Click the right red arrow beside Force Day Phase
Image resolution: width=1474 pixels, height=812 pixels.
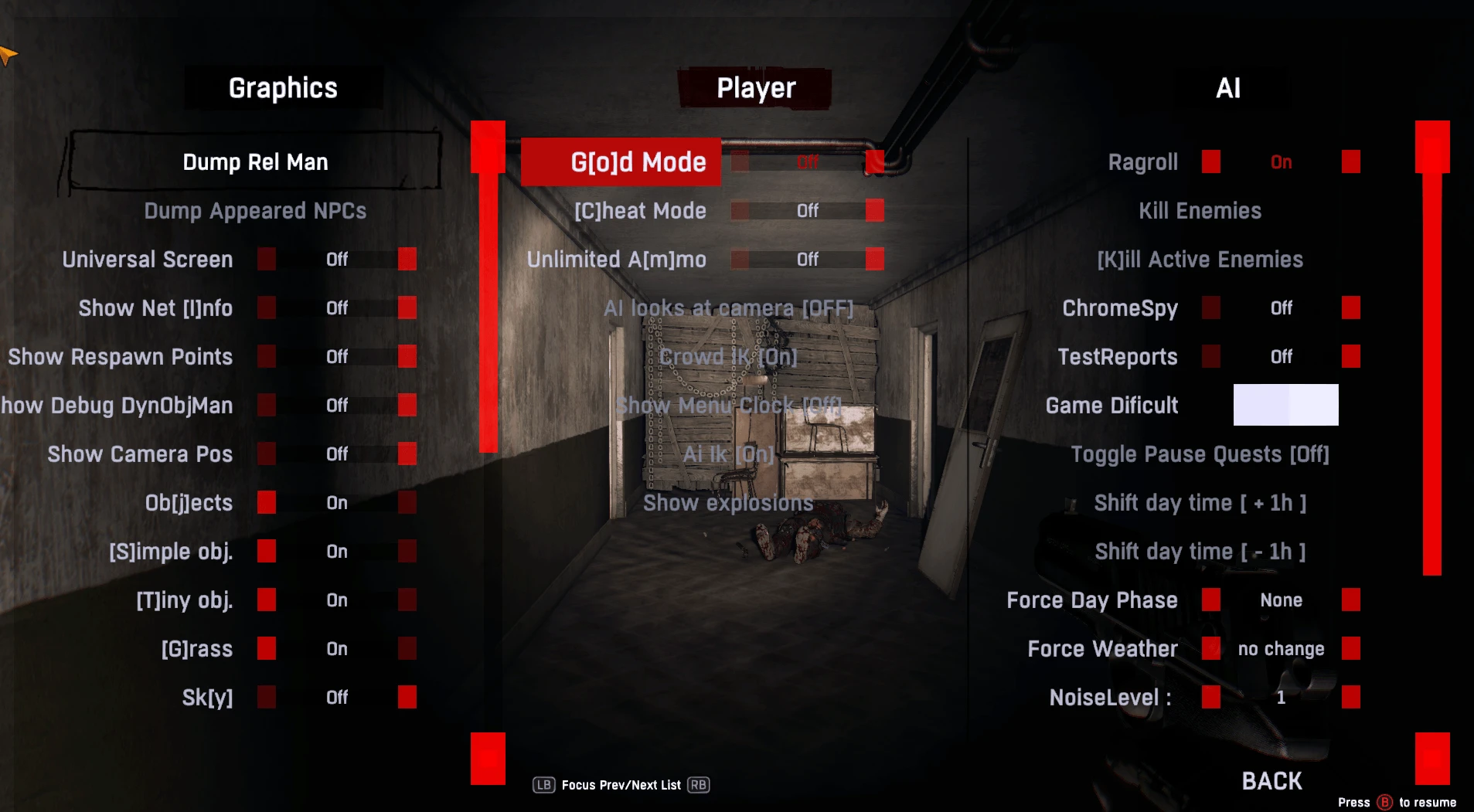click(1351, 600)
